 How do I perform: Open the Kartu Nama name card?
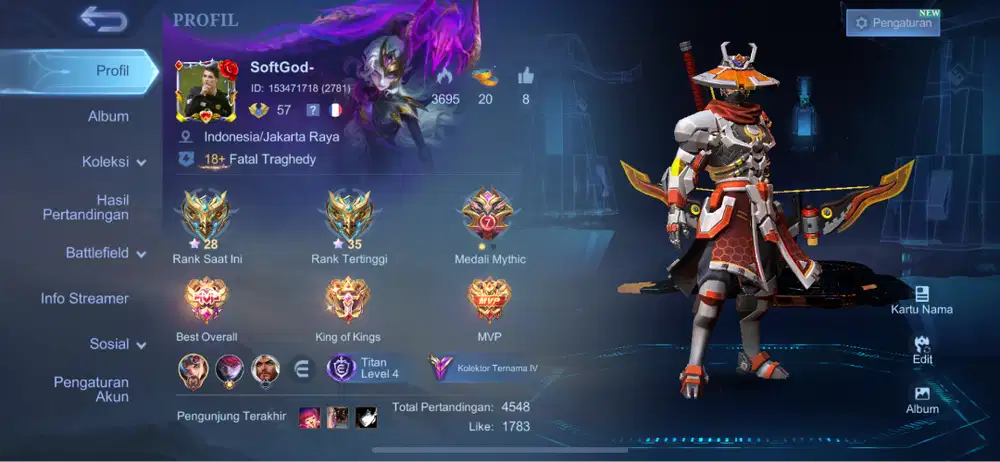[922, 299]
